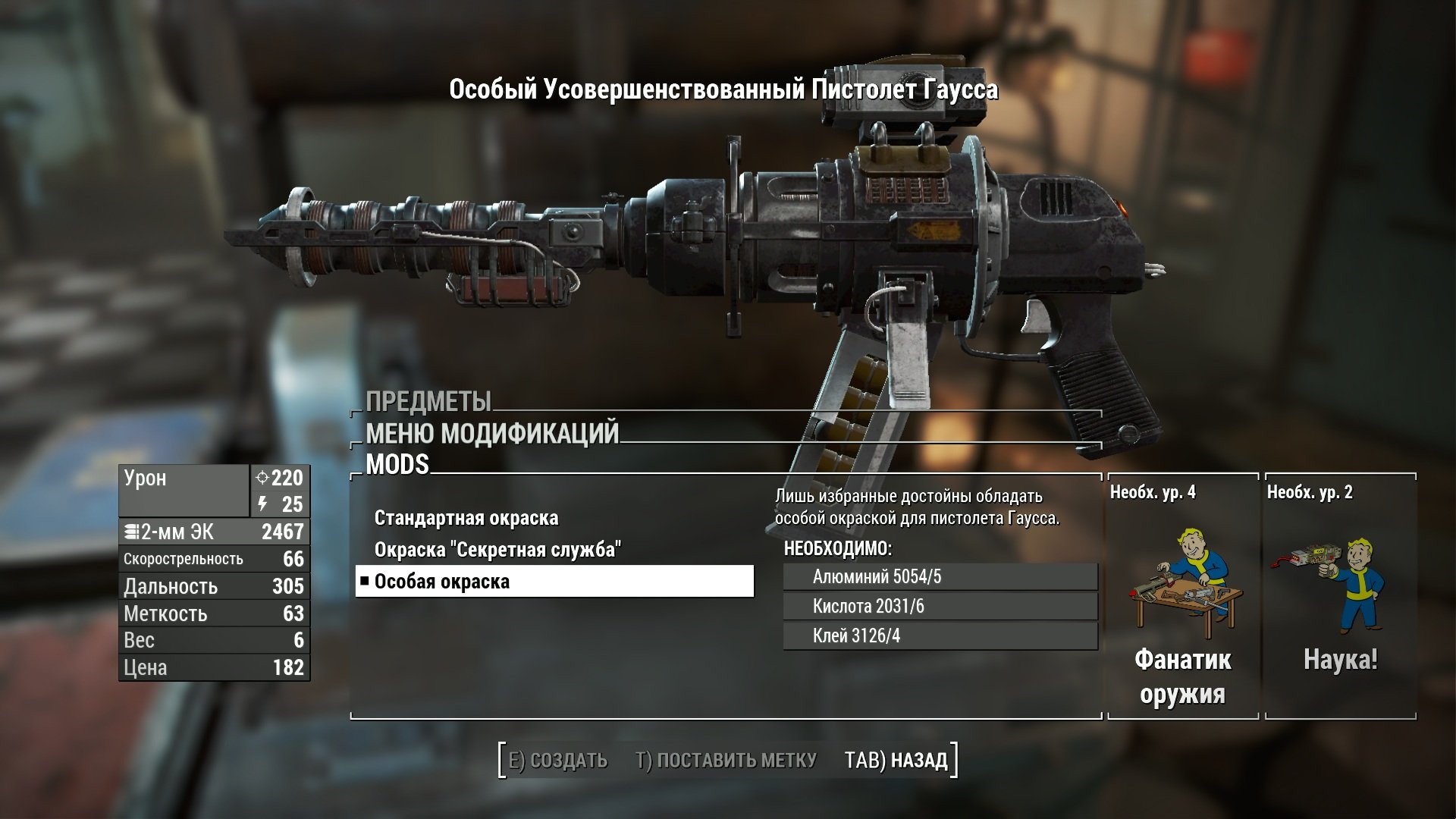1456x819 pixels.
Task: Select the Алюминий material requirement row
Action: [x=940, y=577]
